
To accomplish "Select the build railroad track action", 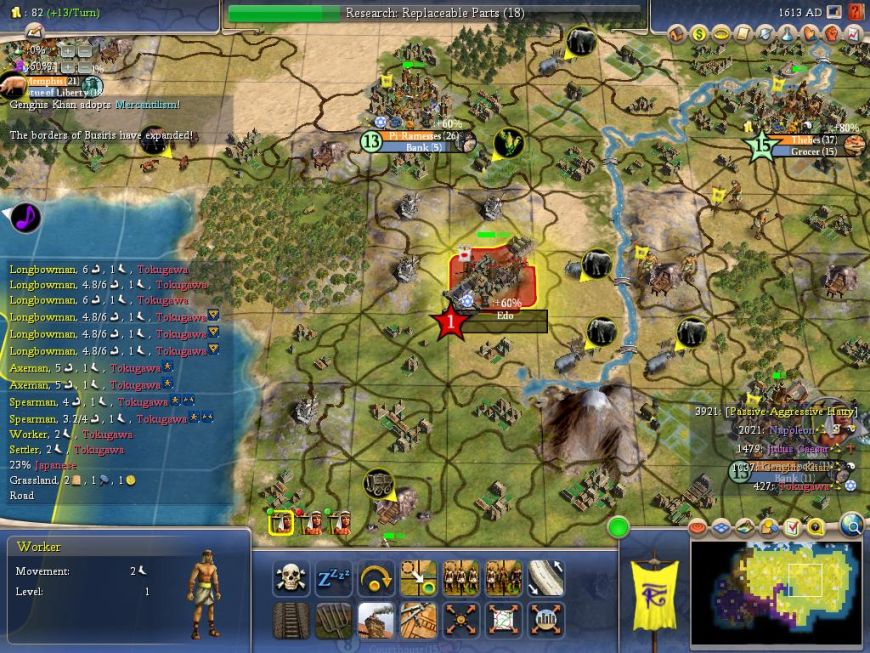I will 289,620.
